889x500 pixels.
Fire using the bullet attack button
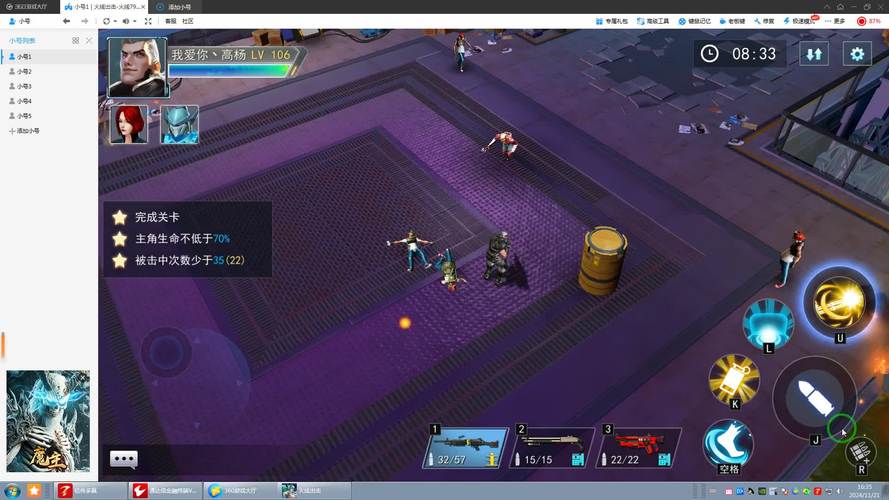click(x=814, y=397)
